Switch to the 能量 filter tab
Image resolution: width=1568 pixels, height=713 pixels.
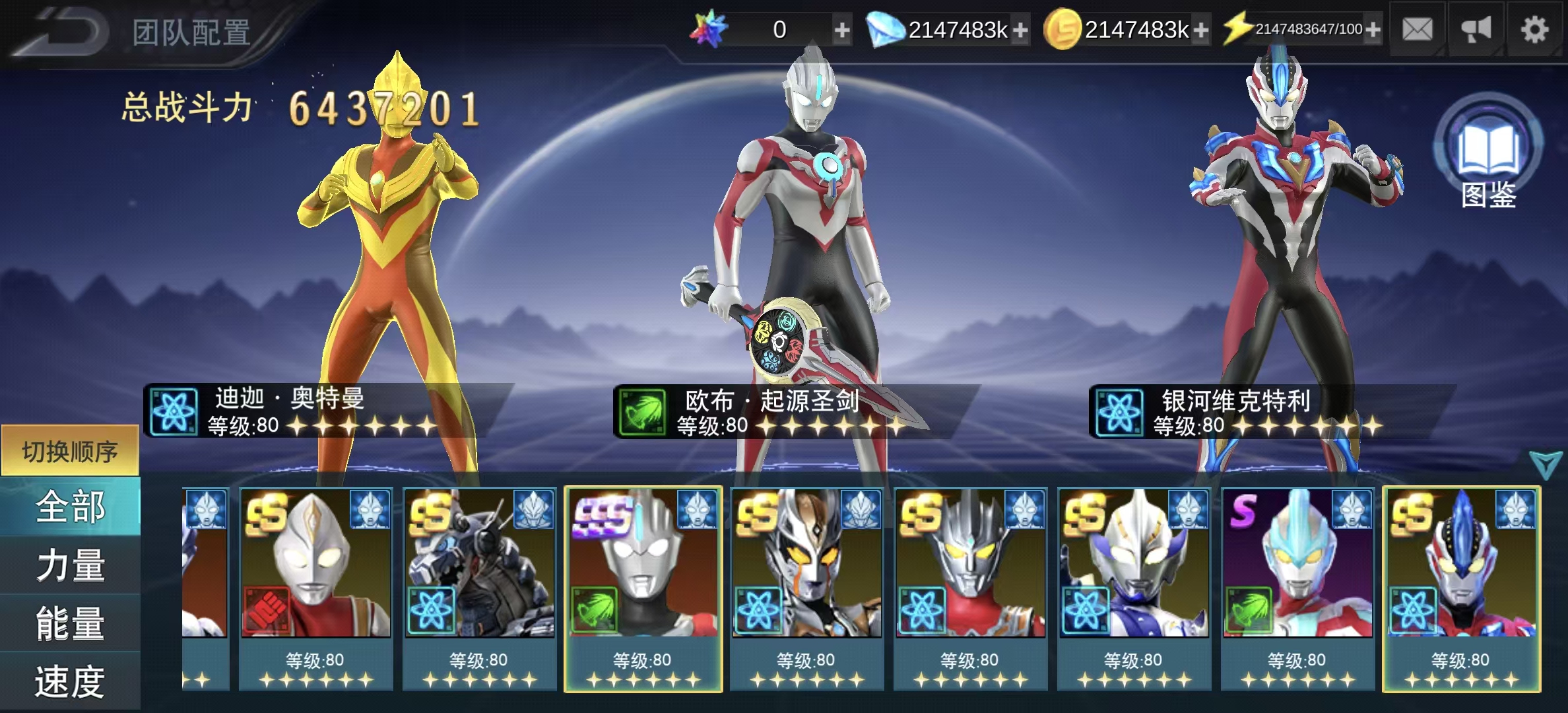pos(70,623)
